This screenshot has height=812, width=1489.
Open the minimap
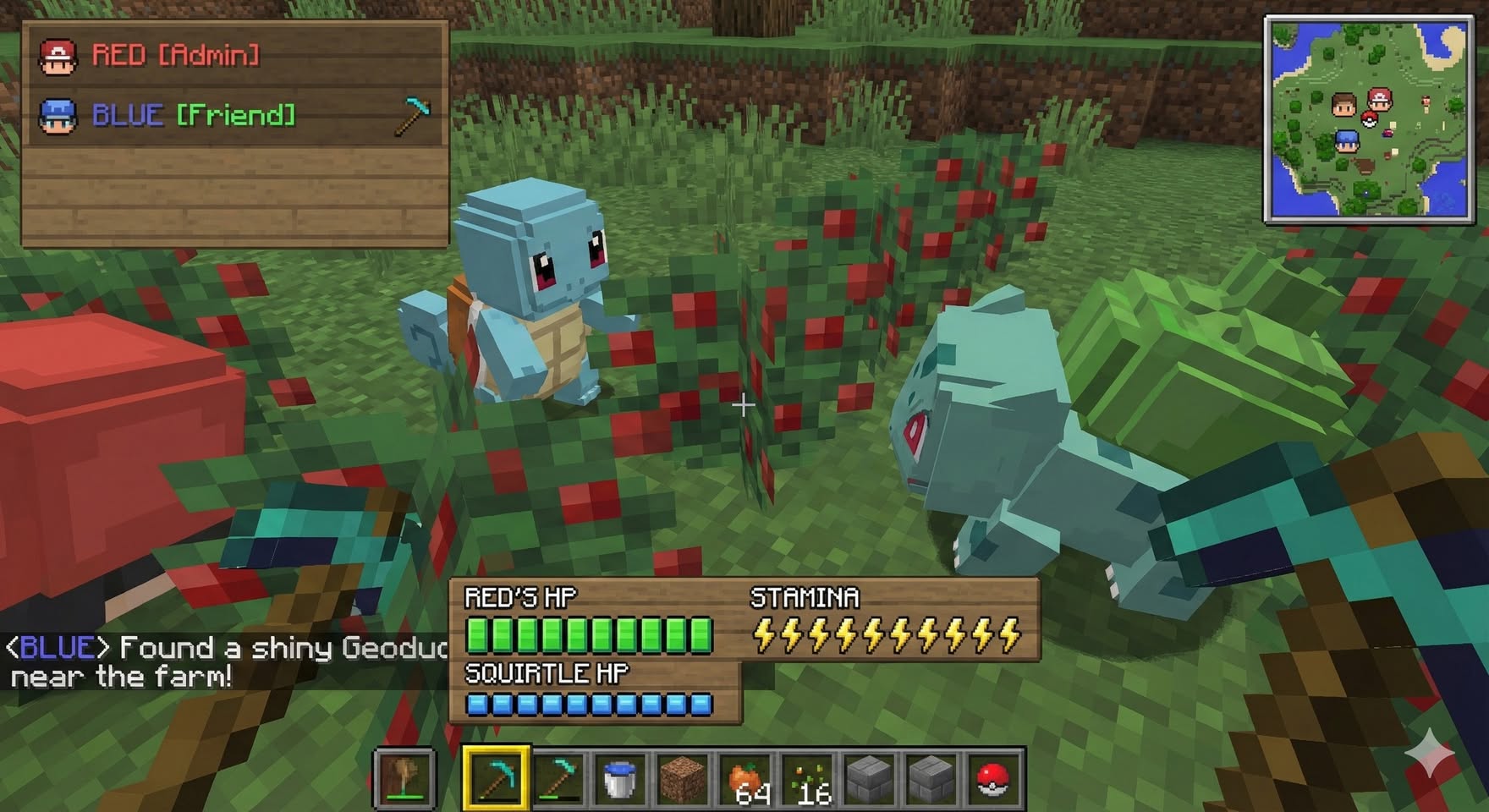[1368, 119]
